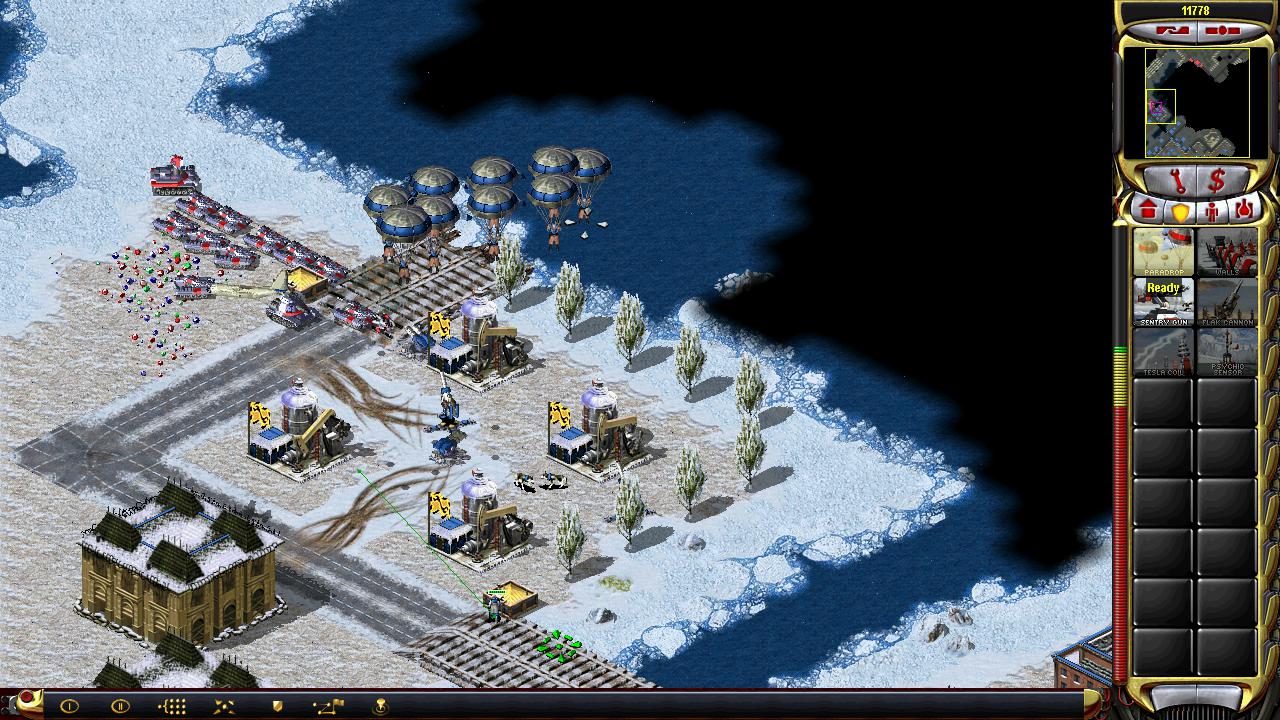Build the Psychic Sensor
The width and height of the screenshot is (1280, 720).
1227,352
